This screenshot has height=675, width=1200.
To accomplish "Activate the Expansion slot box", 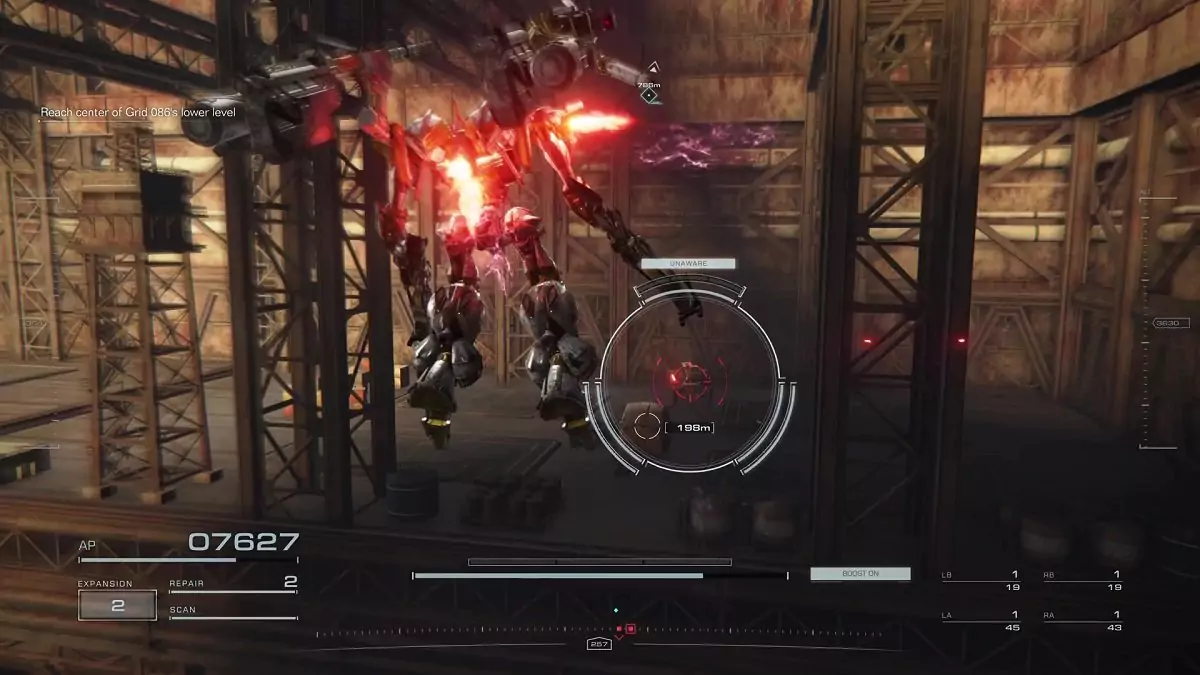I will click(117, 605).
